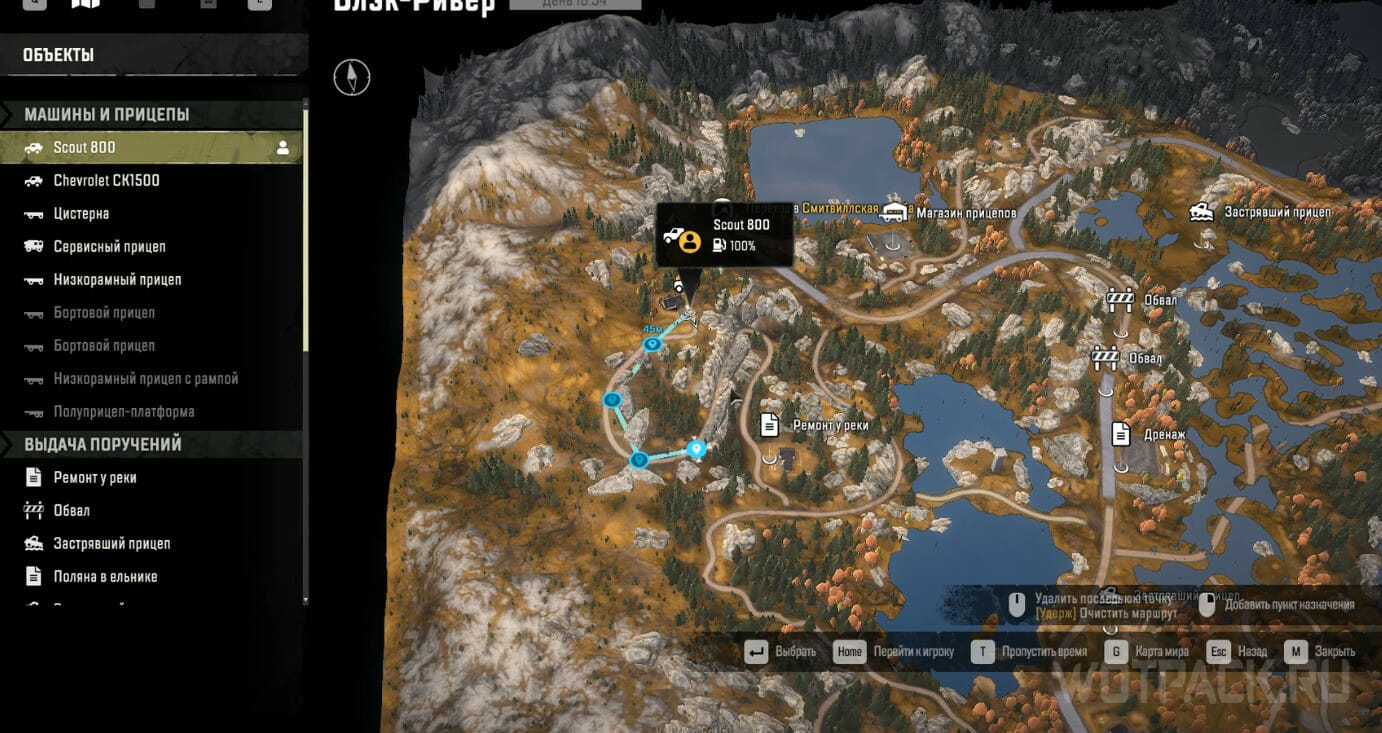Viewport: 1382px width, 733px height.
Task: Open the Дренаж task marker on map
Action: (x=1121, y=434)
